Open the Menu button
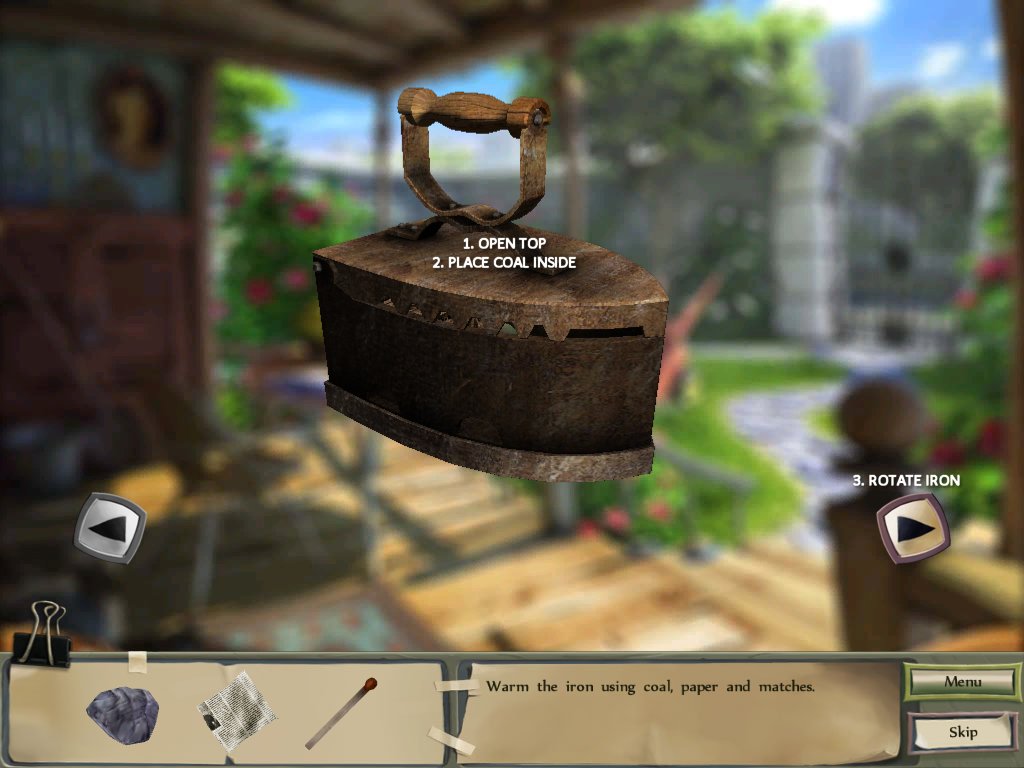Screen dimensions: 1024x768 click(962, 682)
